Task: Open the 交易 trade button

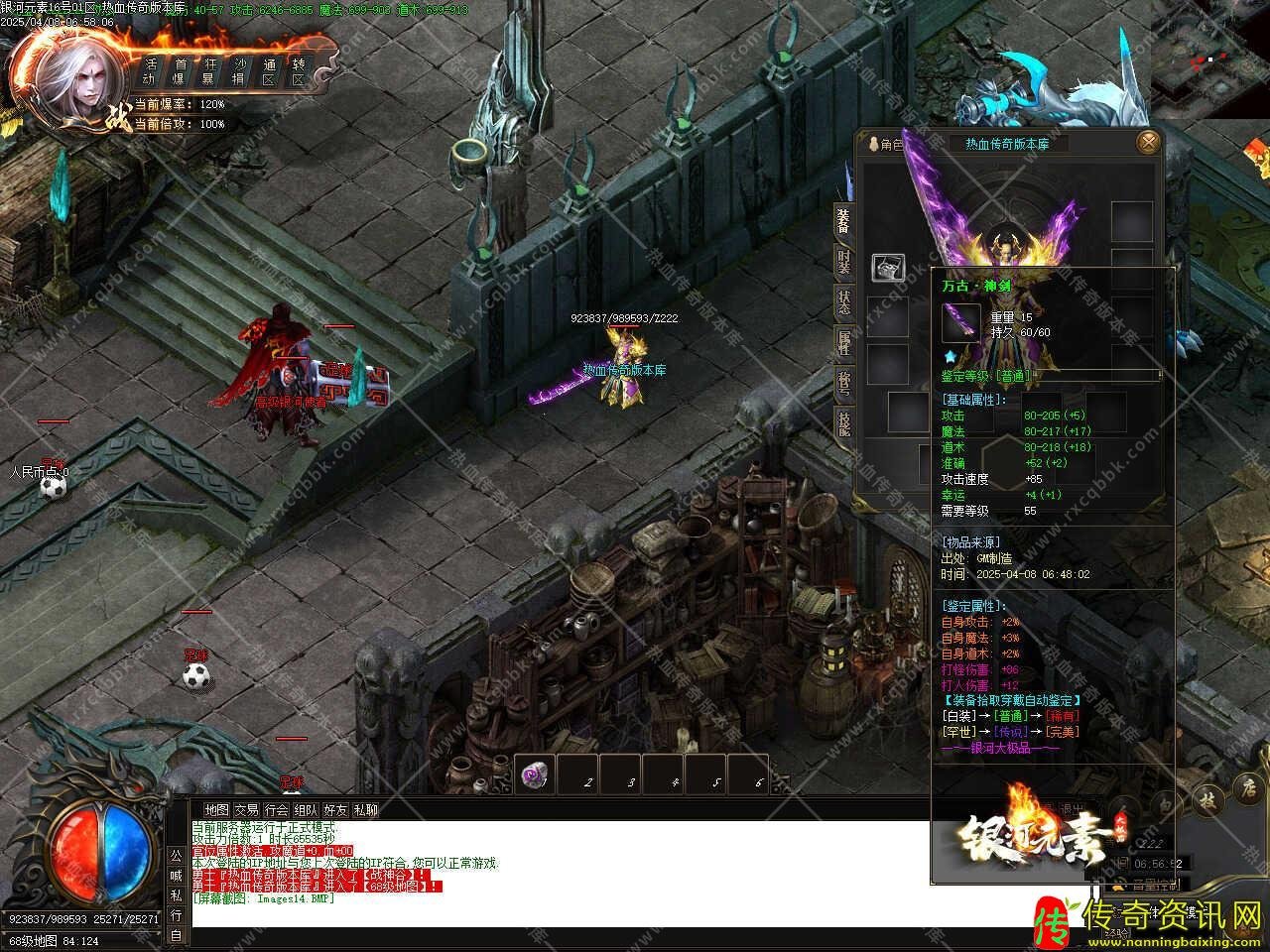Action: 246,810
